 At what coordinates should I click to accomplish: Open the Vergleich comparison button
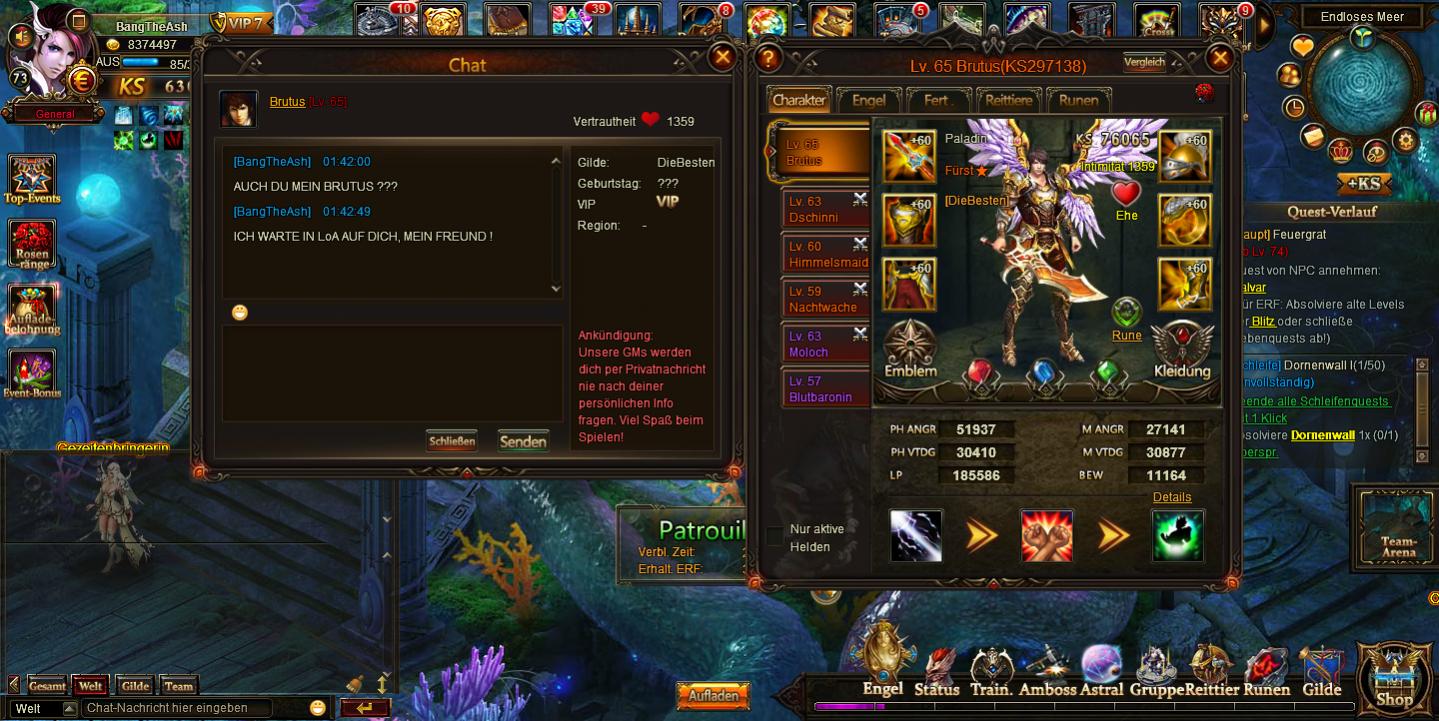pos(1144,62)
